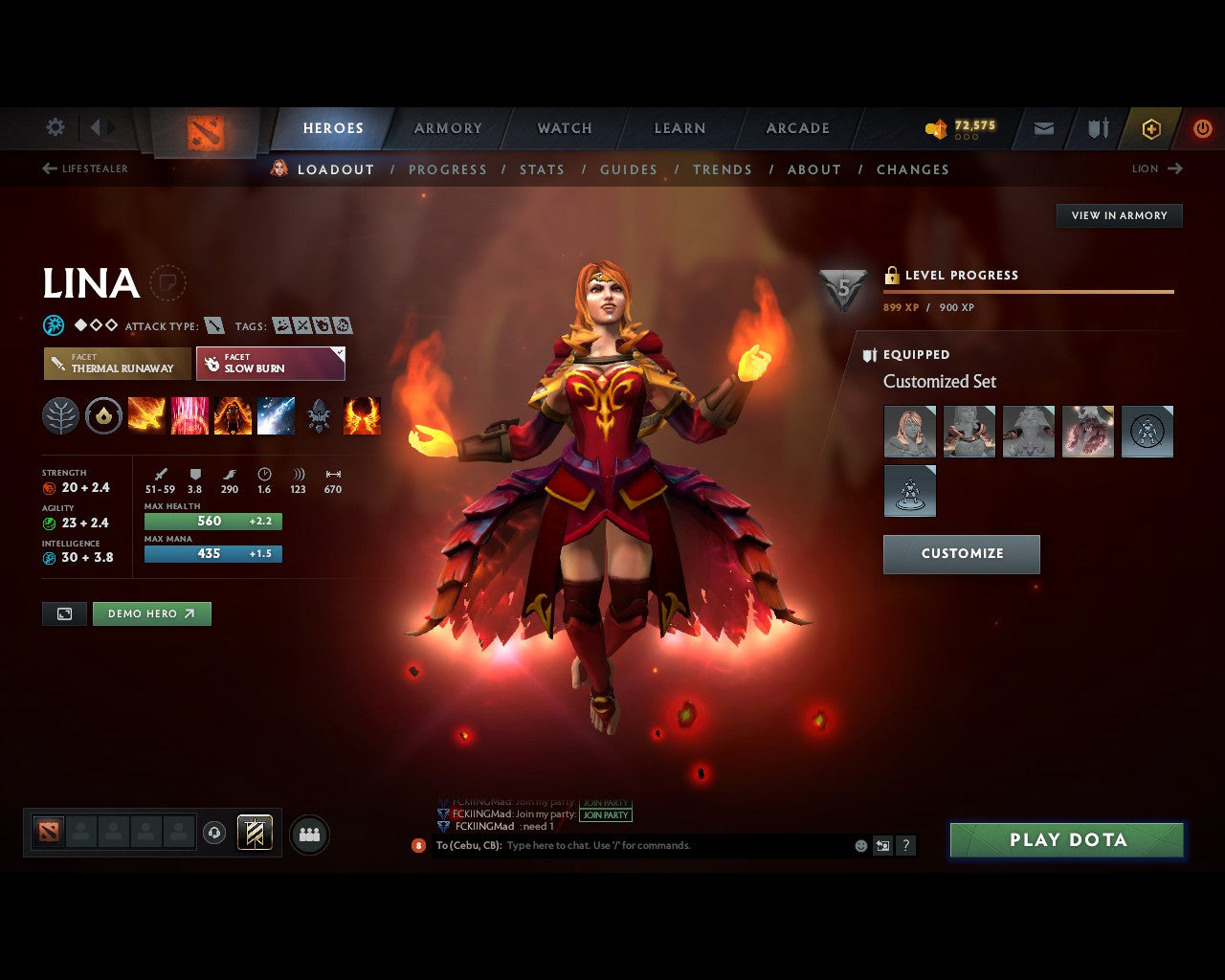The height and width of the screenshot is (980, 1225).
Task: Select the Thermal Runaway facet
Action: point(116,364)
